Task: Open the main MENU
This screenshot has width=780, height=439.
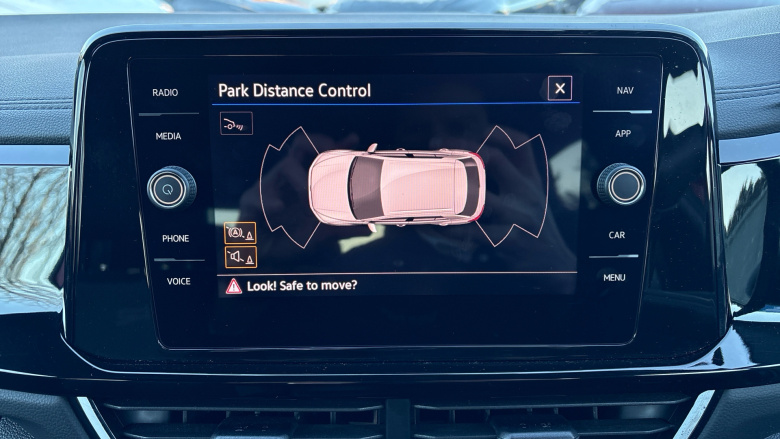Action: point(614,278)
